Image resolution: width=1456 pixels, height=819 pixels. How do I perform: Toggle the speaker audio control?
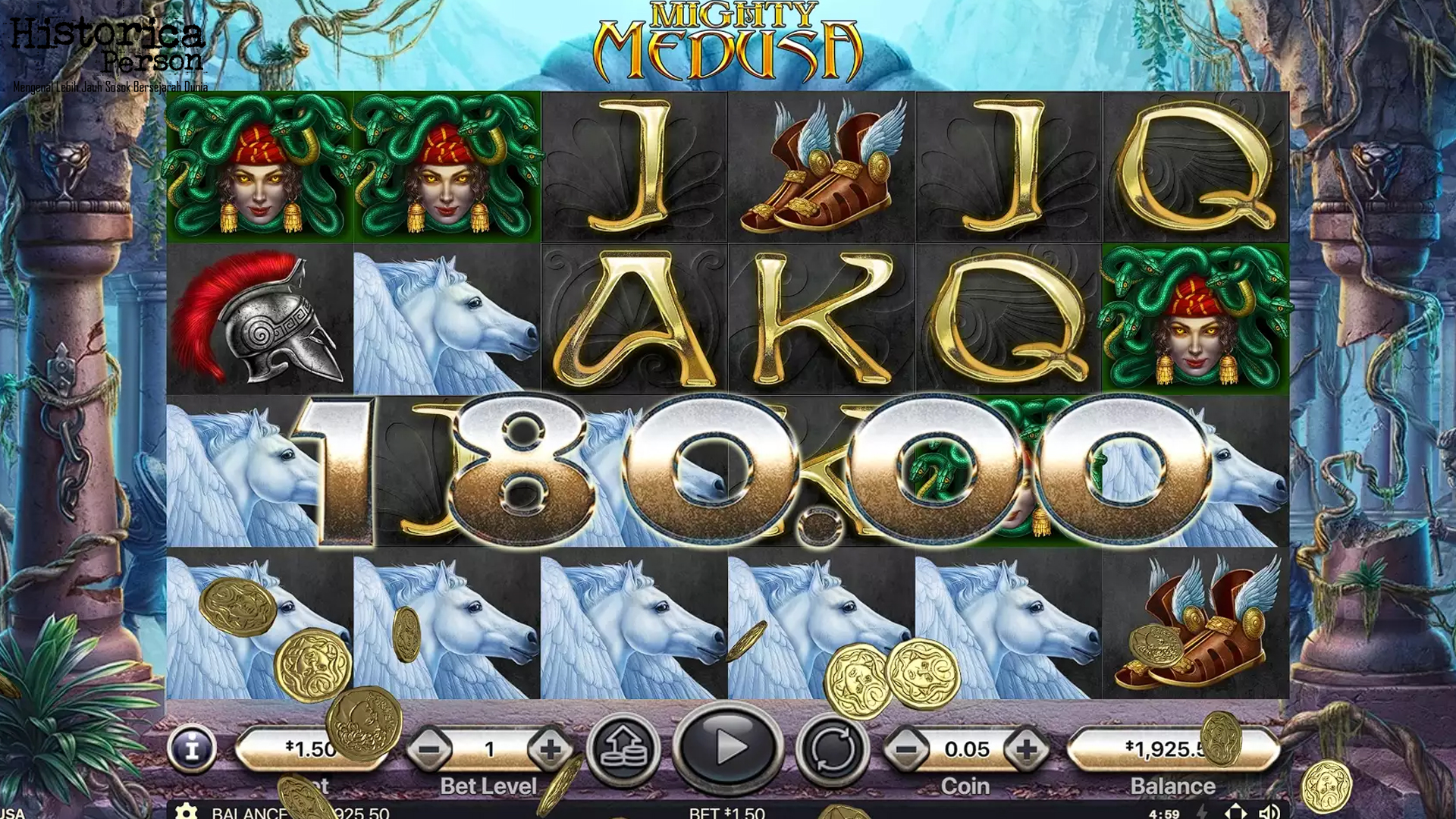(1269, 812)
